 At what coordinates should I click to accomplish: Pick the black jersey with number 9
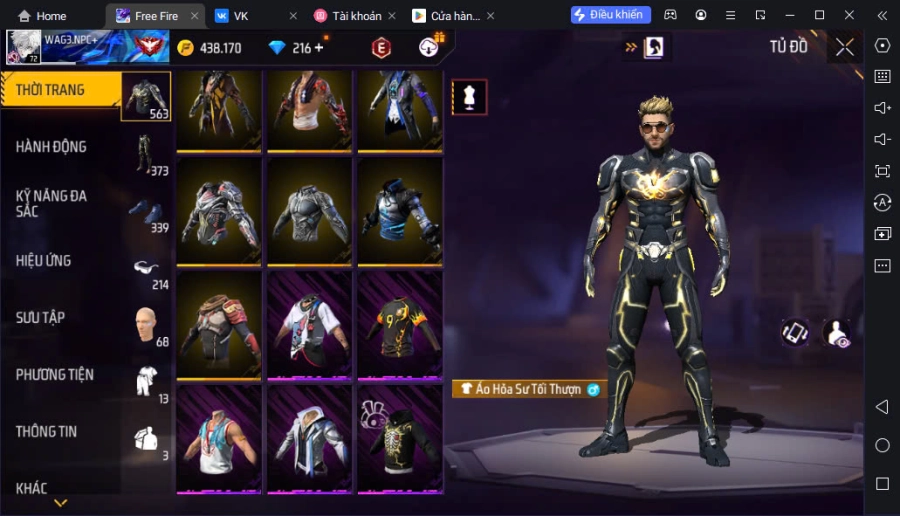[399, 322]
